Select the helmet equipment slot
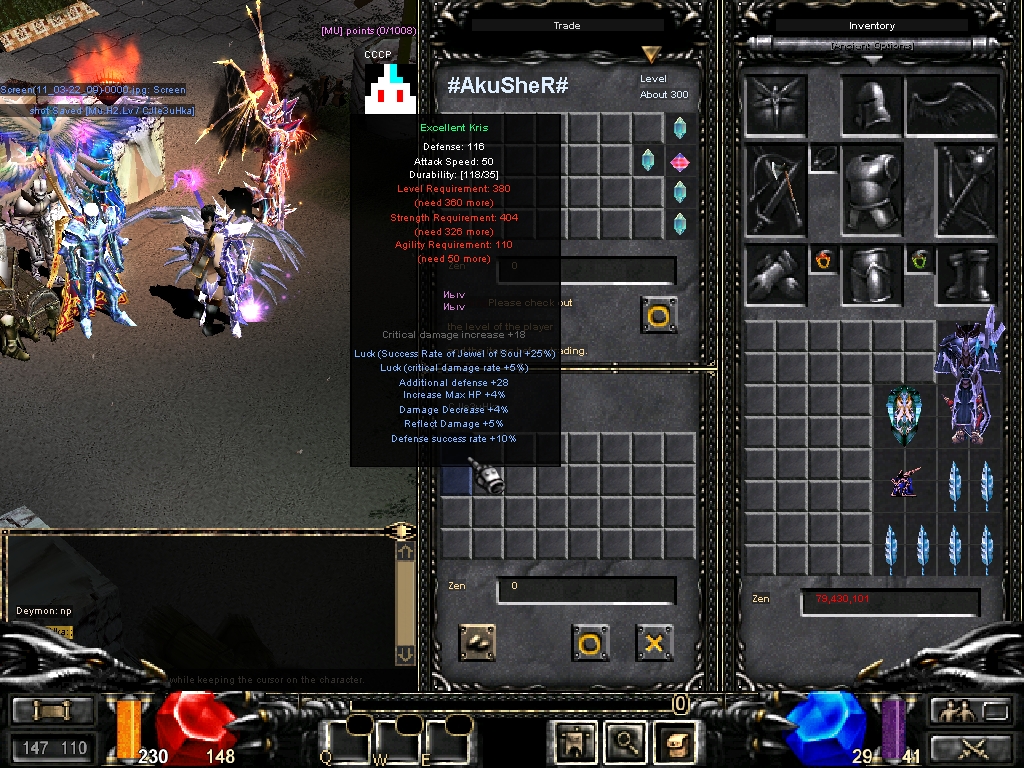This screenshot has height=768, width=1024. tap(871, 106)
